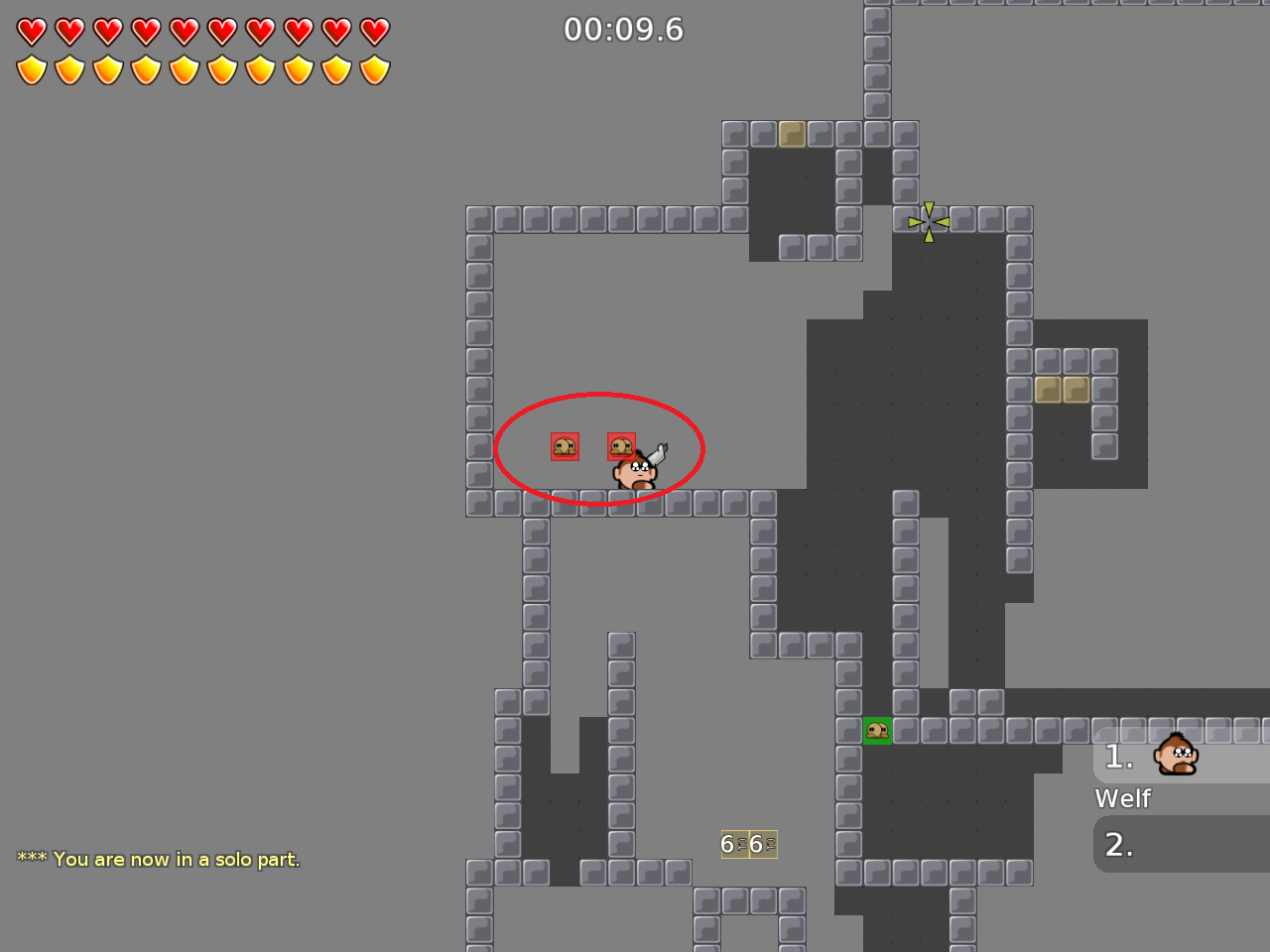The width and height of the screenshot is (1270, 952).
Task: Click the leftmost red freeze tile
Action: pyautogui.click(x=564, y=447)
